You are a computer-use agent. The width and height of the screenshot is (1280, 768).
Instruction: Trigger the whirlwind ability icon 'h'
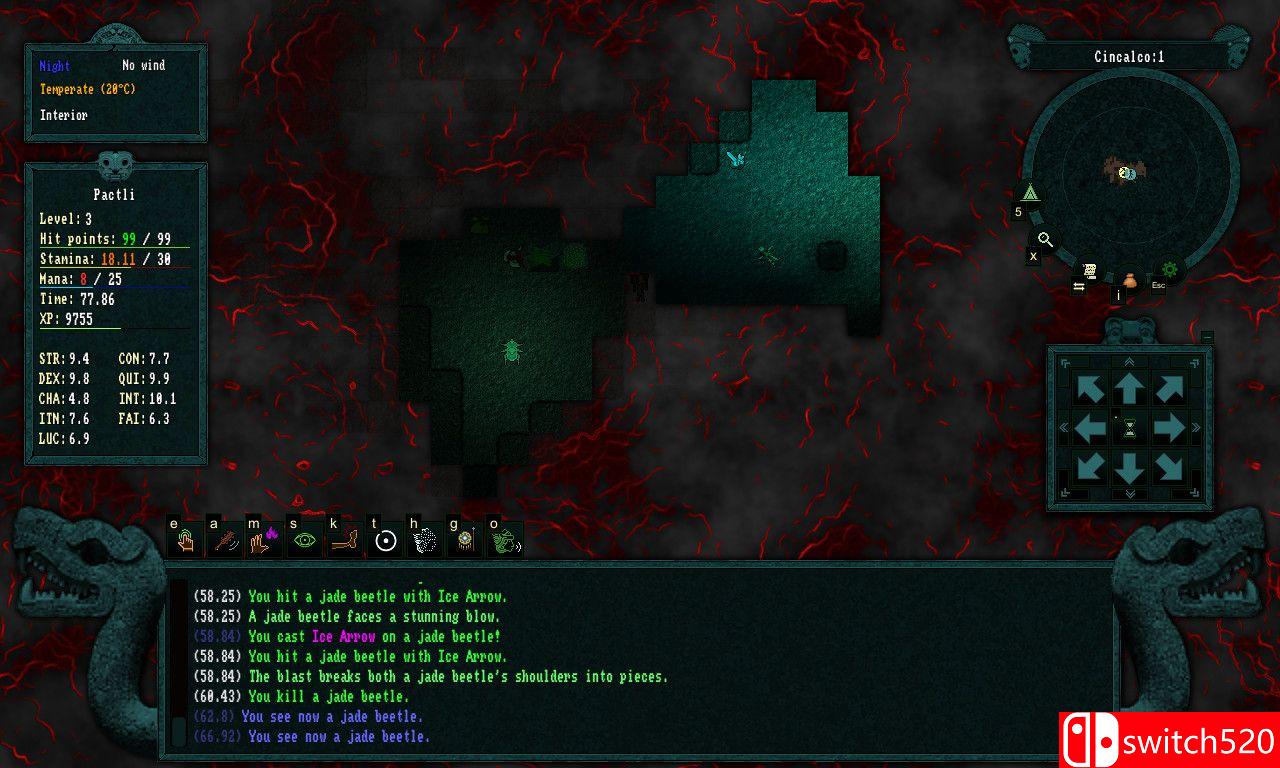[x=424, y=540]
